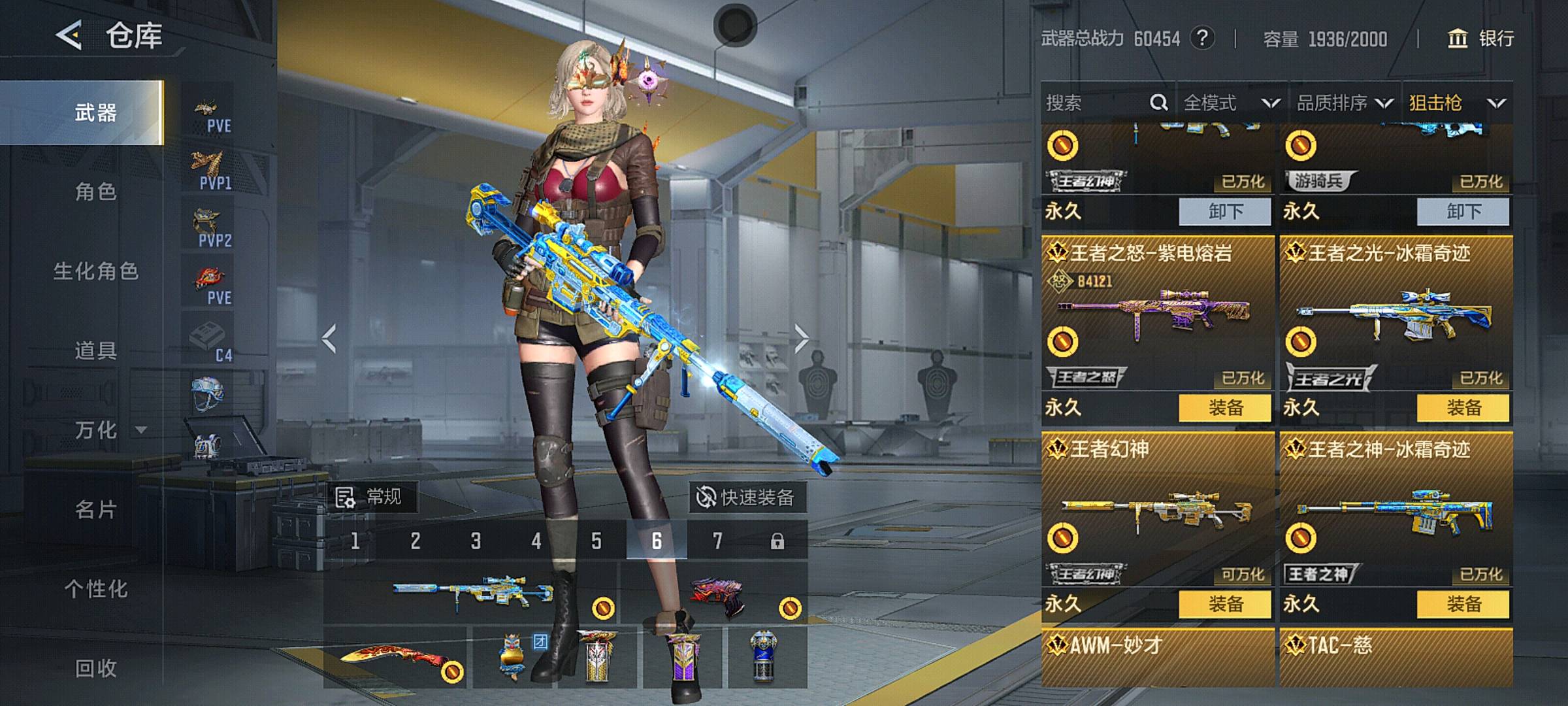This screenshot has height=706, width=1568.
Task: Open the 全模式 mode dropdown
Action: [x=1231, y=103]
